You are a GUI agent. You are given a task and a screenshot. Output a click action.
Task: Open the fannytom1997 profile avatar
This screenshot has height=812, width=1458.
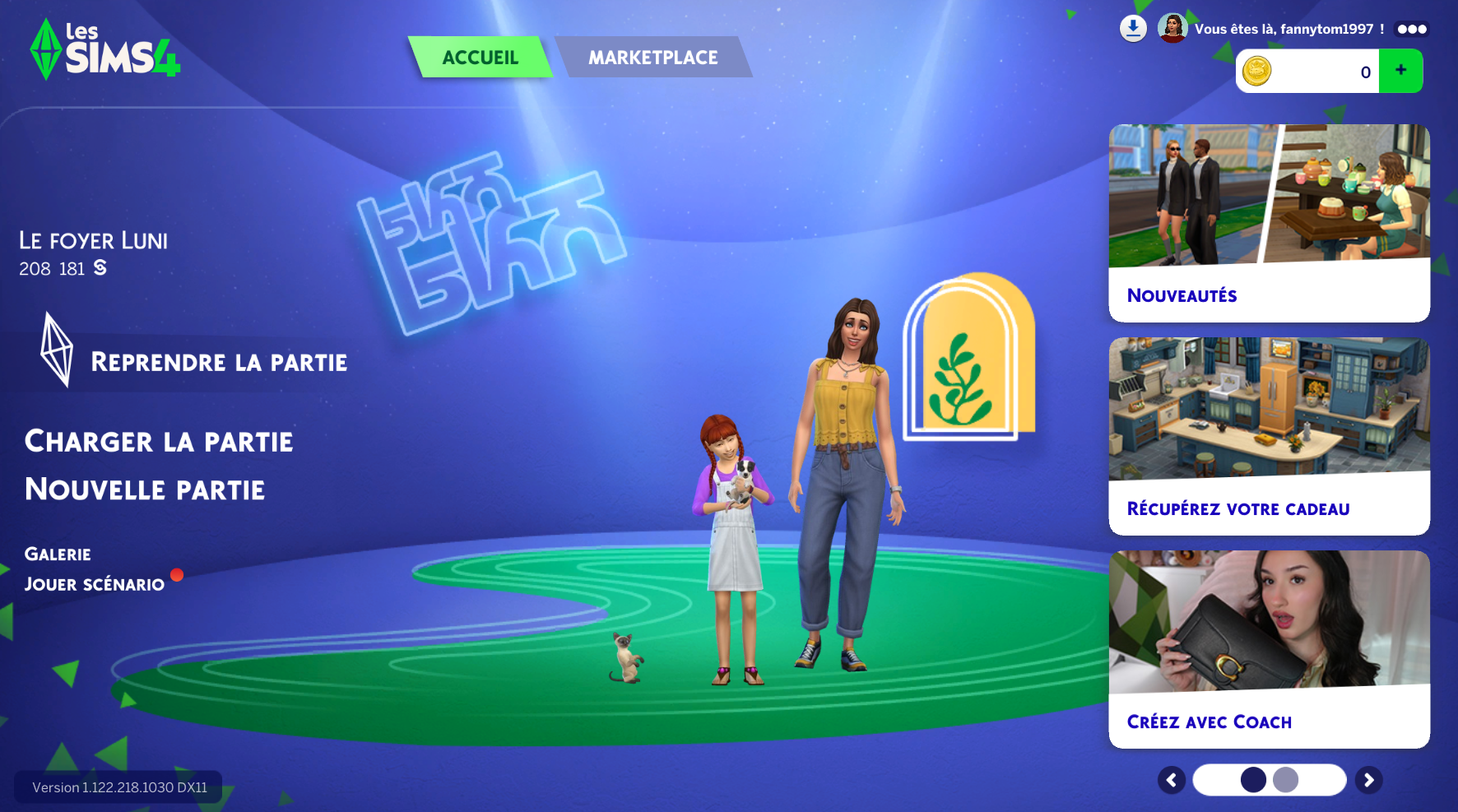[x=1172, y=29]
